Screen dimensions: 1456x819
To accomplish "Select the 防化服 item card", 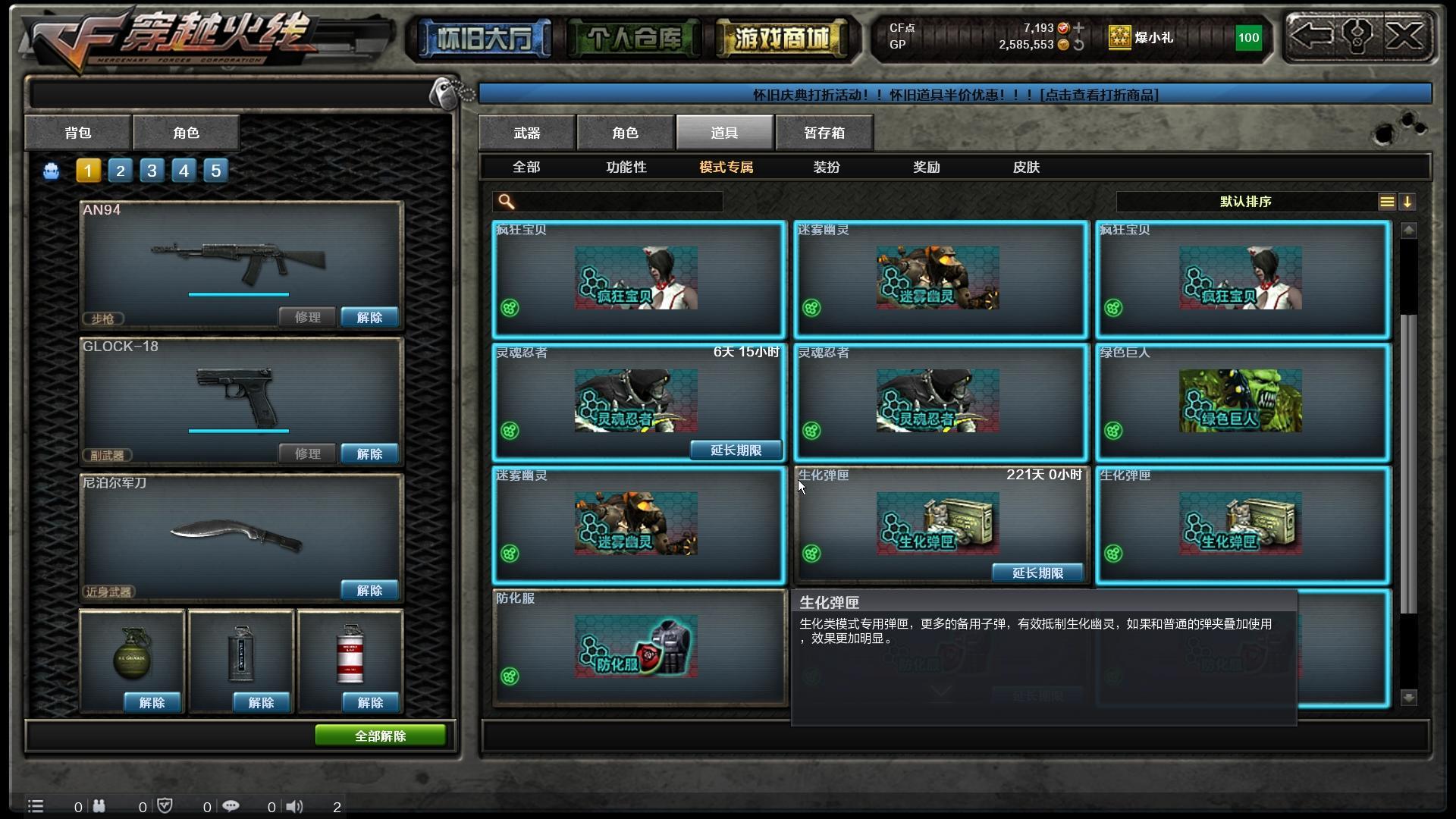I will click(639, 647).
